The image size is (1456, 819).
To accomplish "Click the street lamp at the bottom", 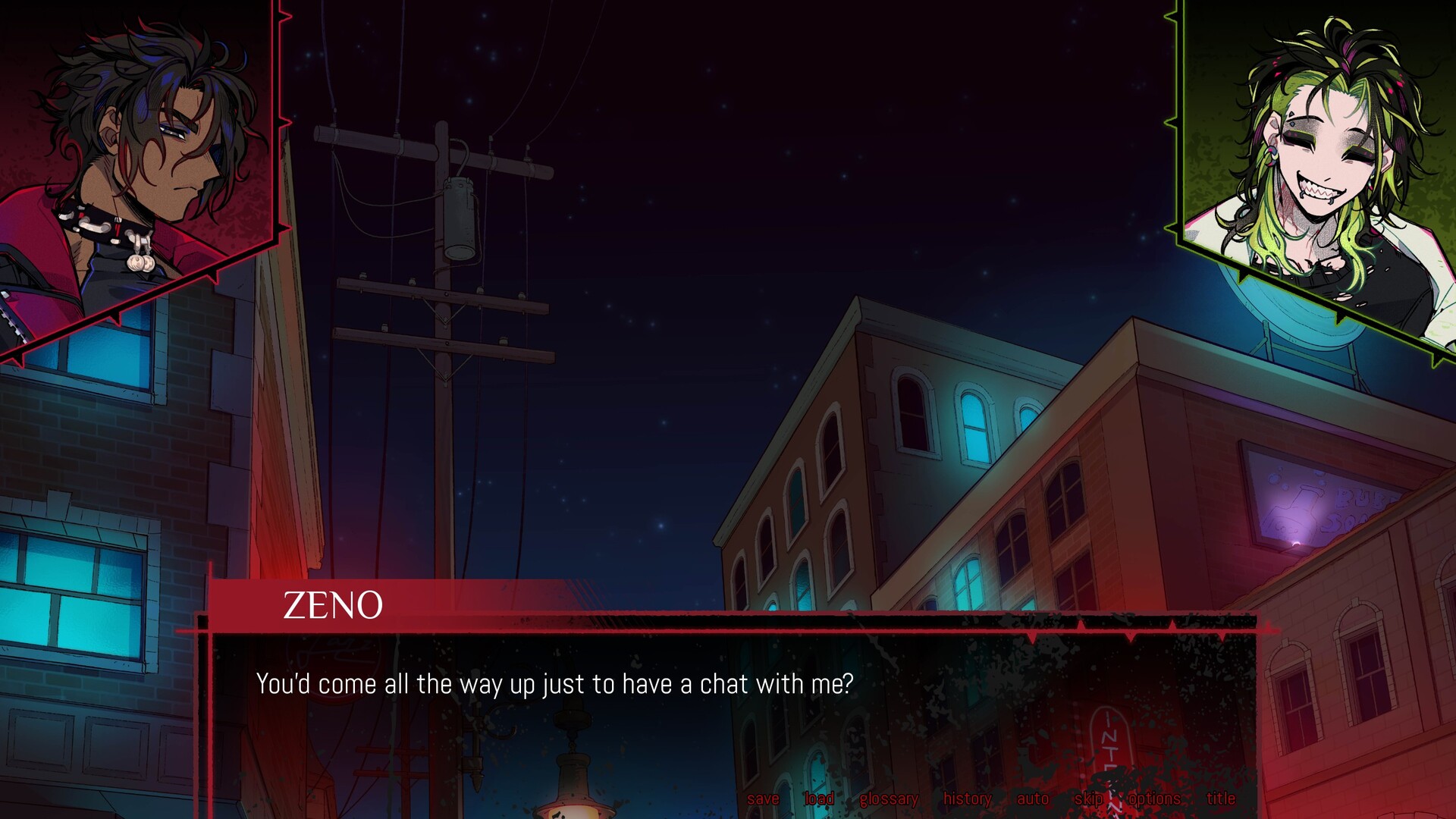I will 573,781.
